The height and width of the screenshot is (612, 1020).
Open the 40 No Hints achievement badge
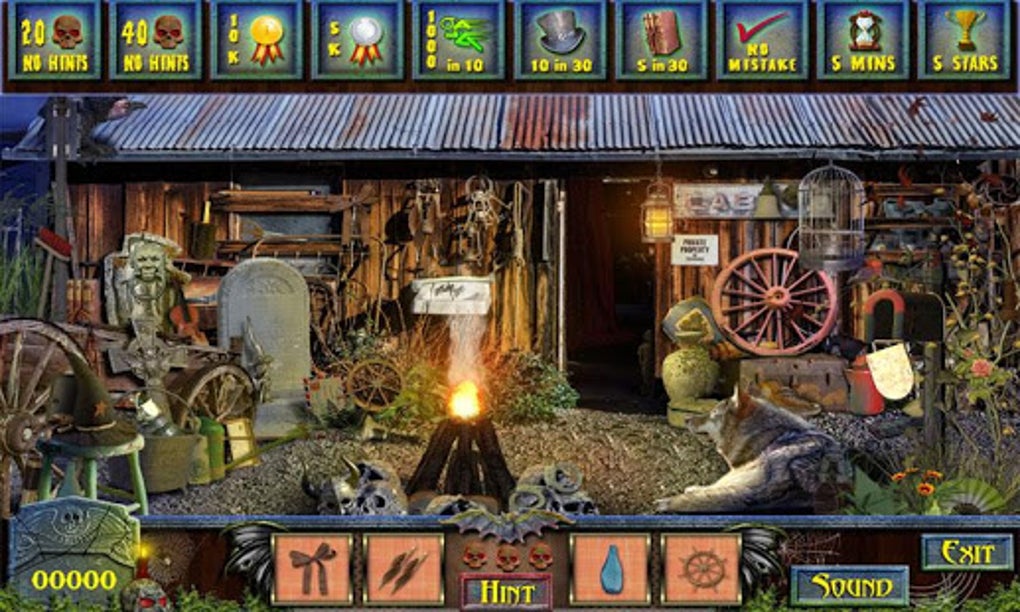pos(154,40)
